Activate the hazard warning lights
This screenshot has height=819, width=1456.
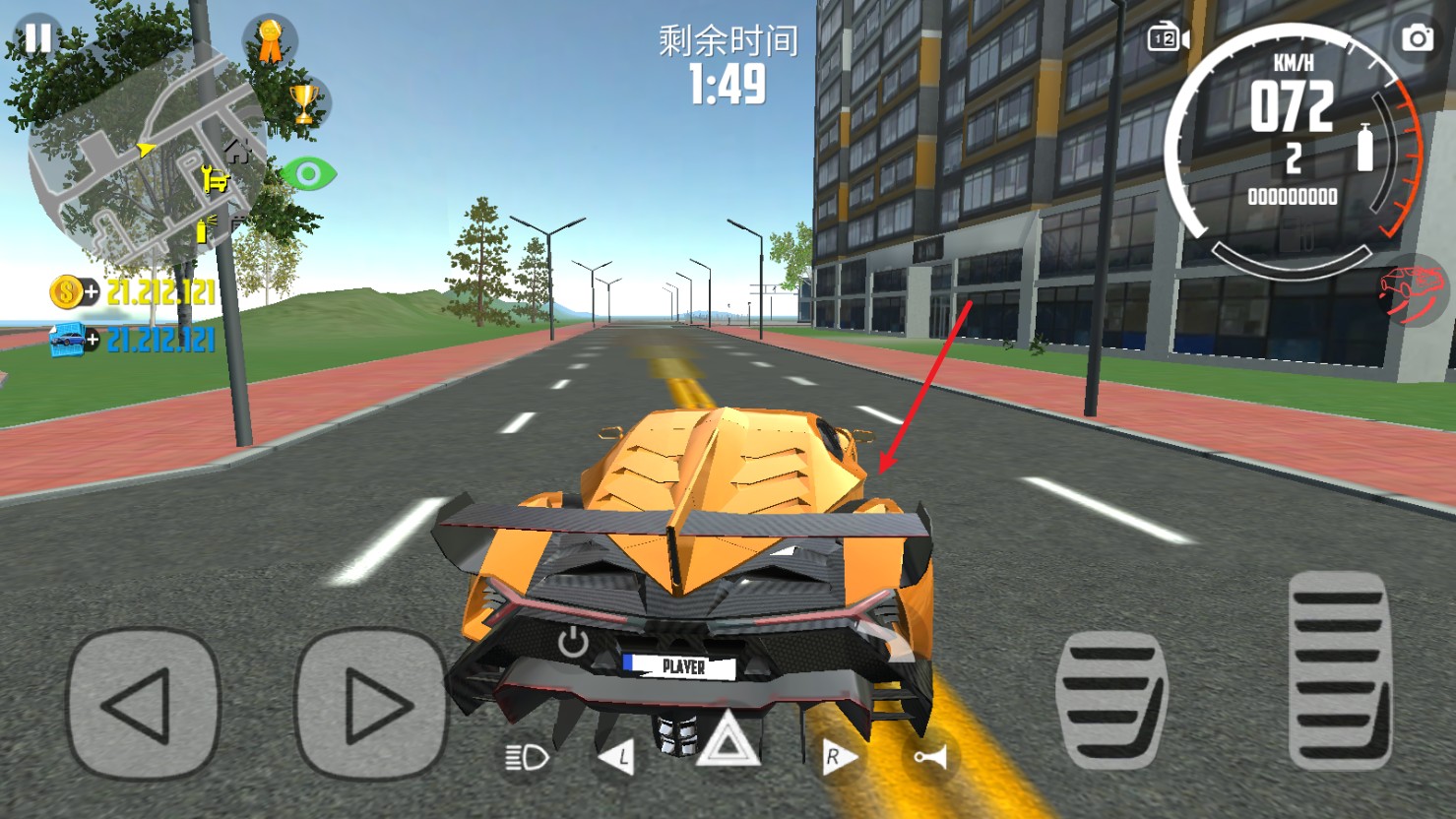coord(727,740)
